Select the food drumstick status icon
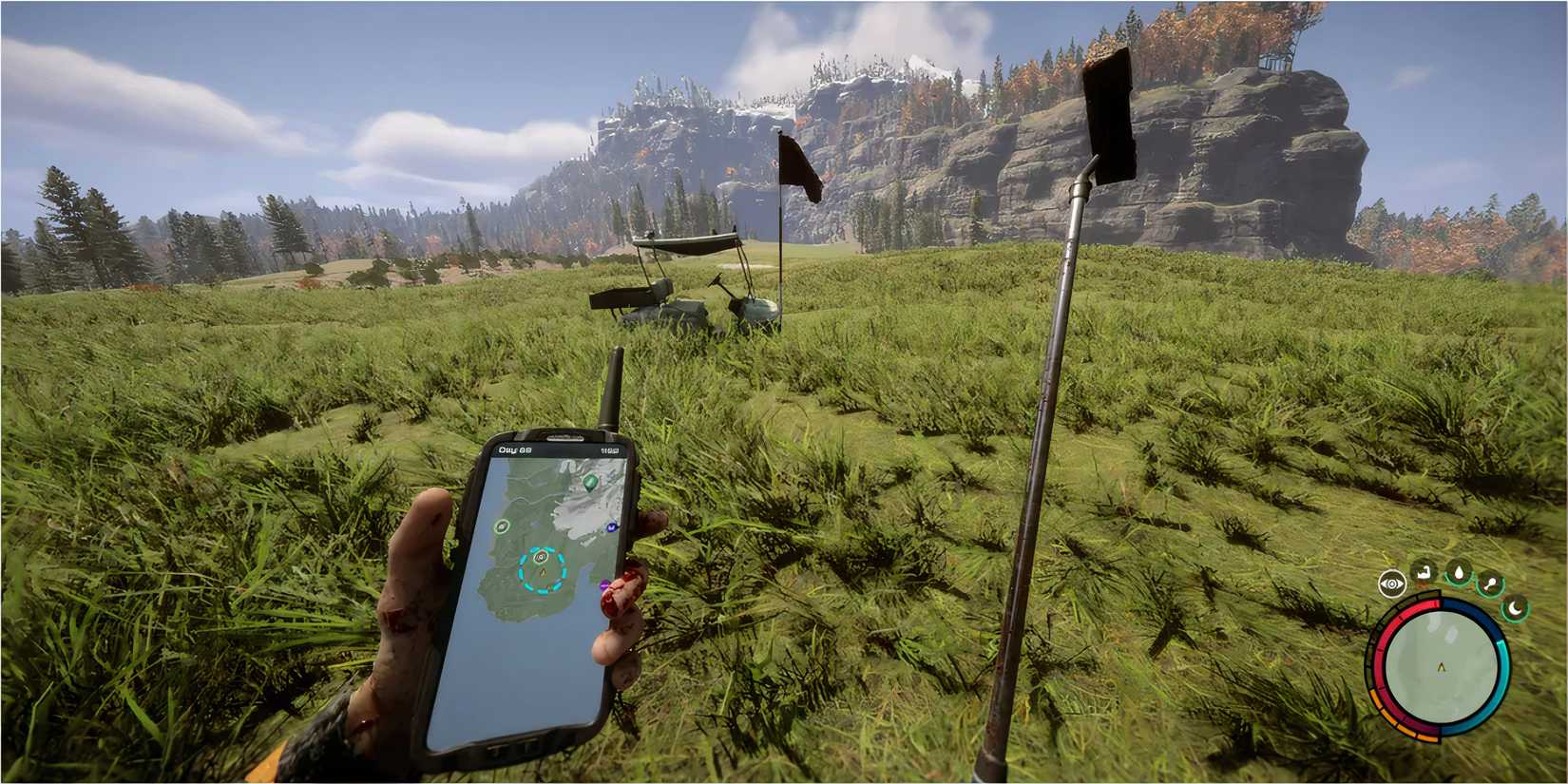The width and height of the screenshot is (1568, 784). (x=1489, y=583)
